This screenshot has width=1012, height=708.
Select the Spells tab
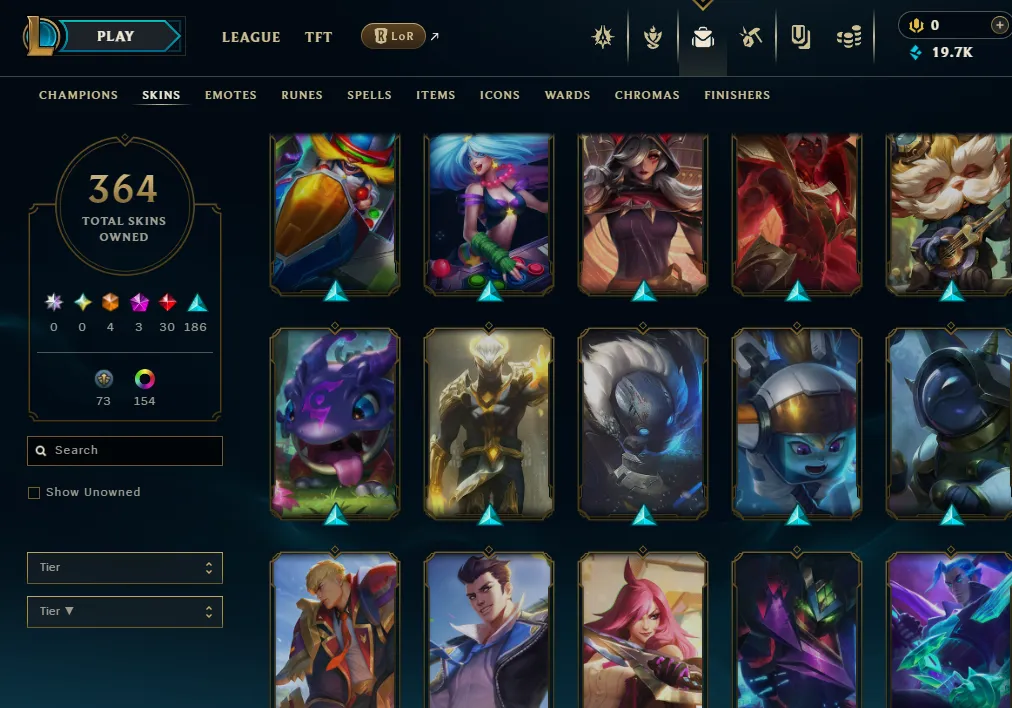pyautogui.click(x=369, y=95)
